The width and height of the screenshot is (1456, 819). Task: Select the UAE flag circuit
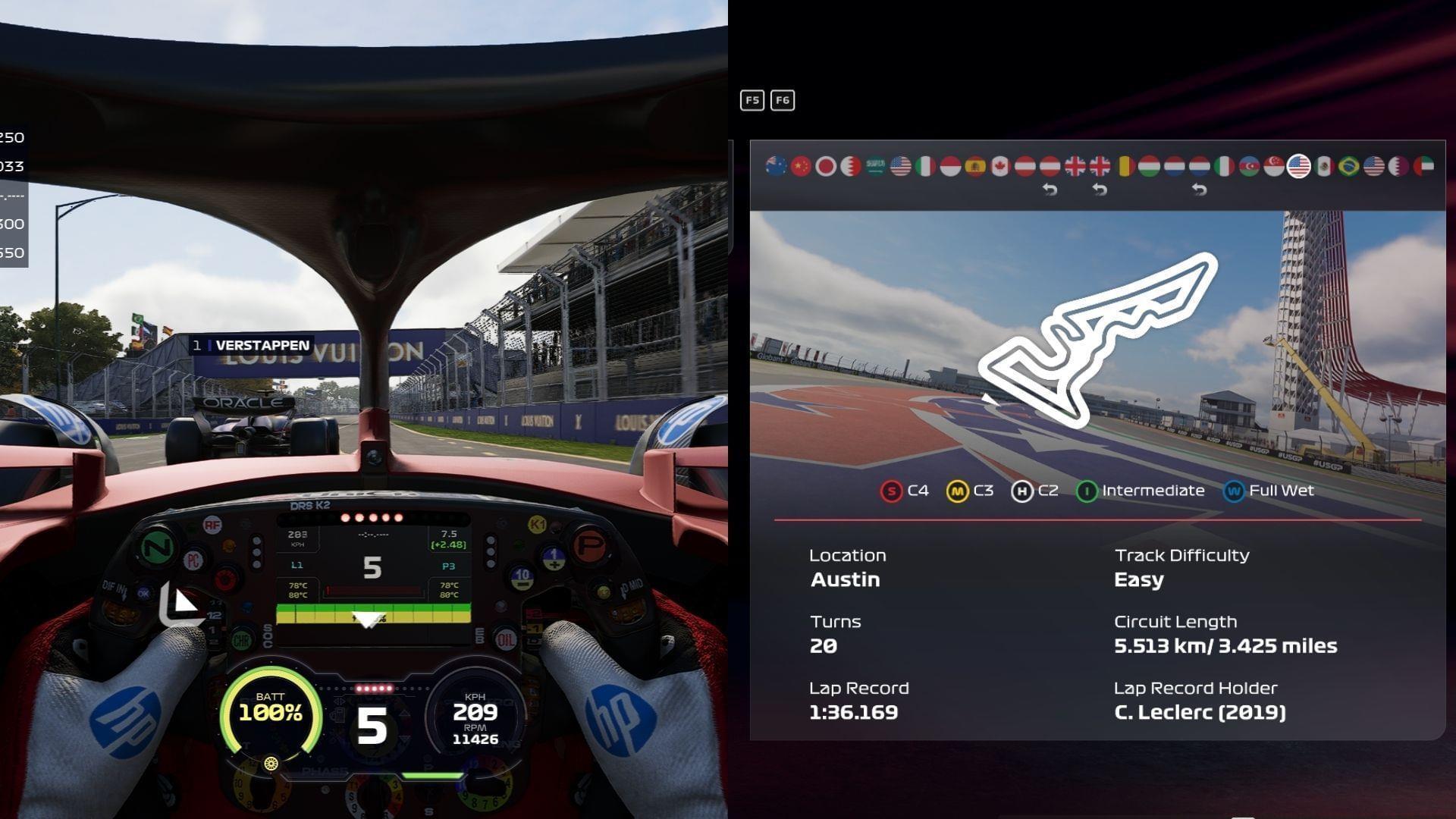1423,166
